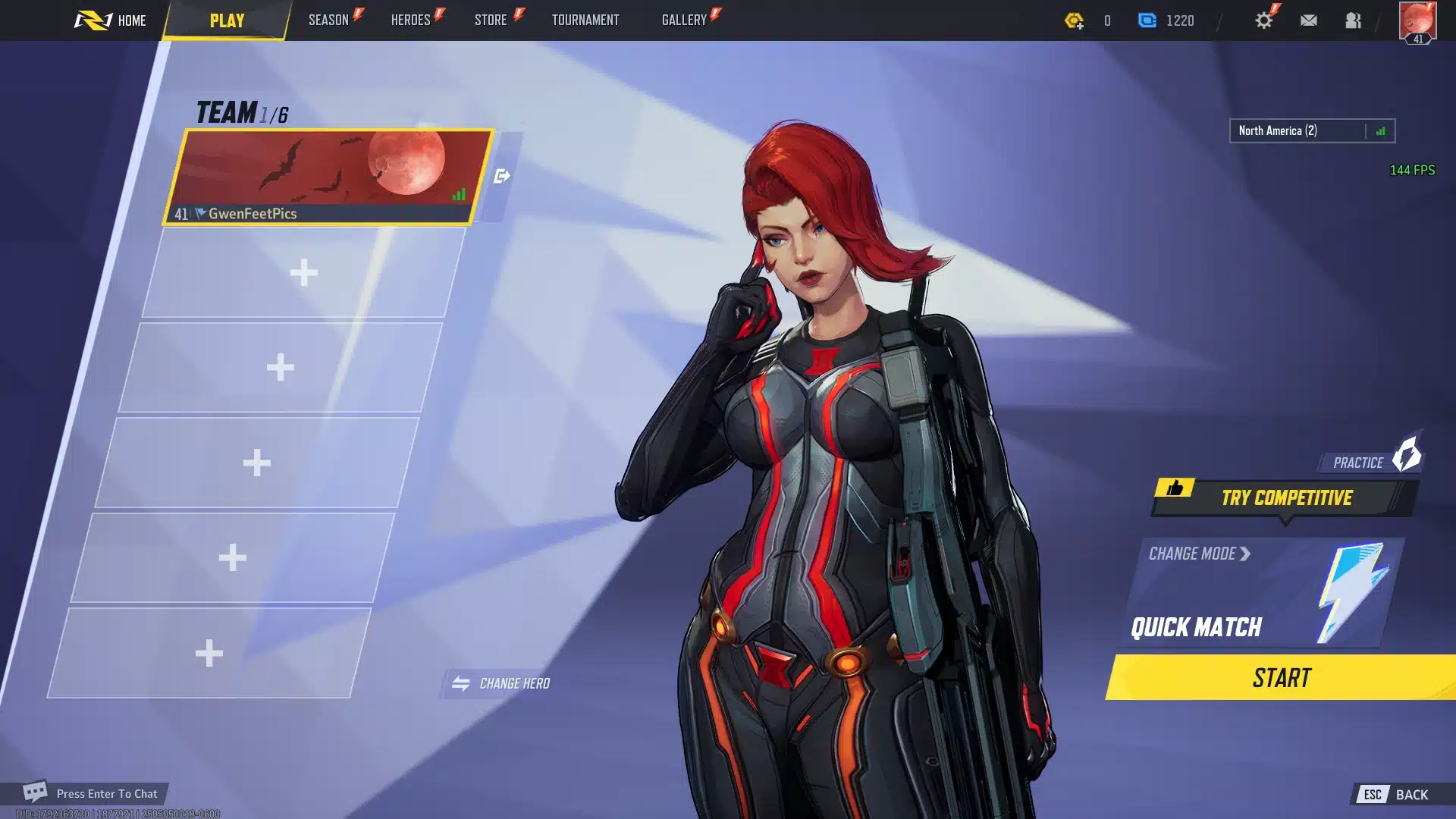Screen dimensions: 1456x819
Task: Open the Home tab
Action: [x=111, y=20]
